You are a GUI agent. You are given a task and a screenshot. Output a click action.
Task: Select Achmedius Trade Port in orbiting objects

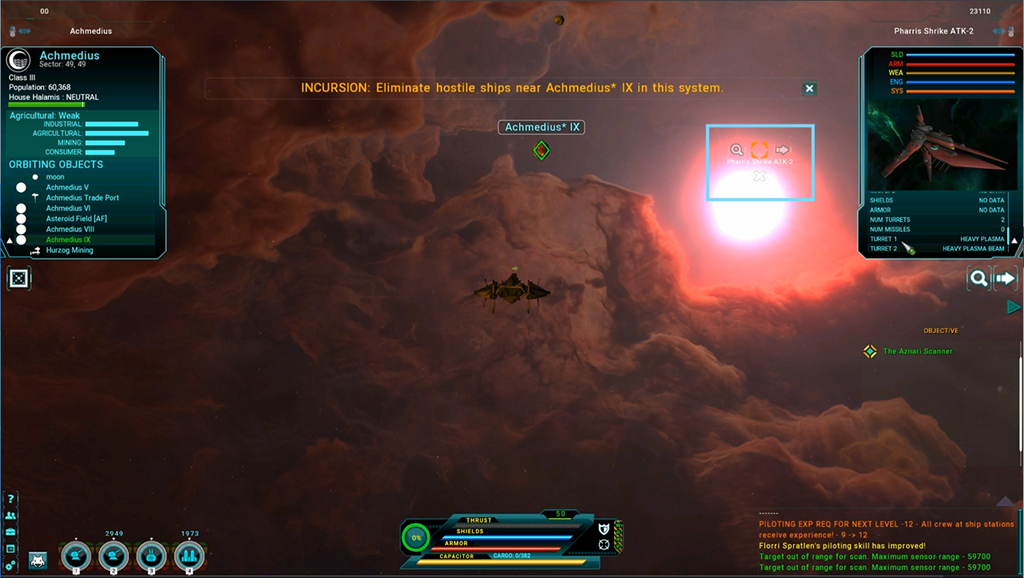click(82, 198)
